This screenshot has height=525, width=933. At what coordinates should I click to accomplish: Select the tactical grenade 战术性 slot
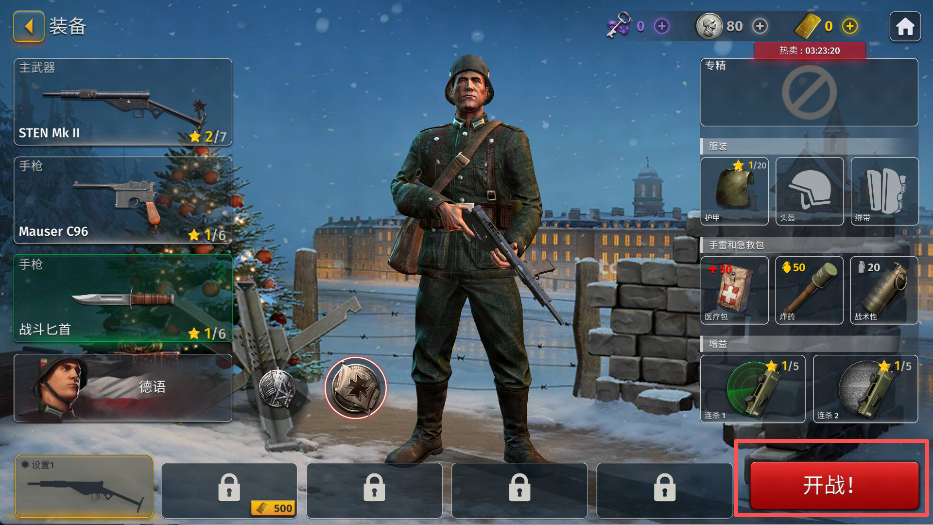coord(884,290)
